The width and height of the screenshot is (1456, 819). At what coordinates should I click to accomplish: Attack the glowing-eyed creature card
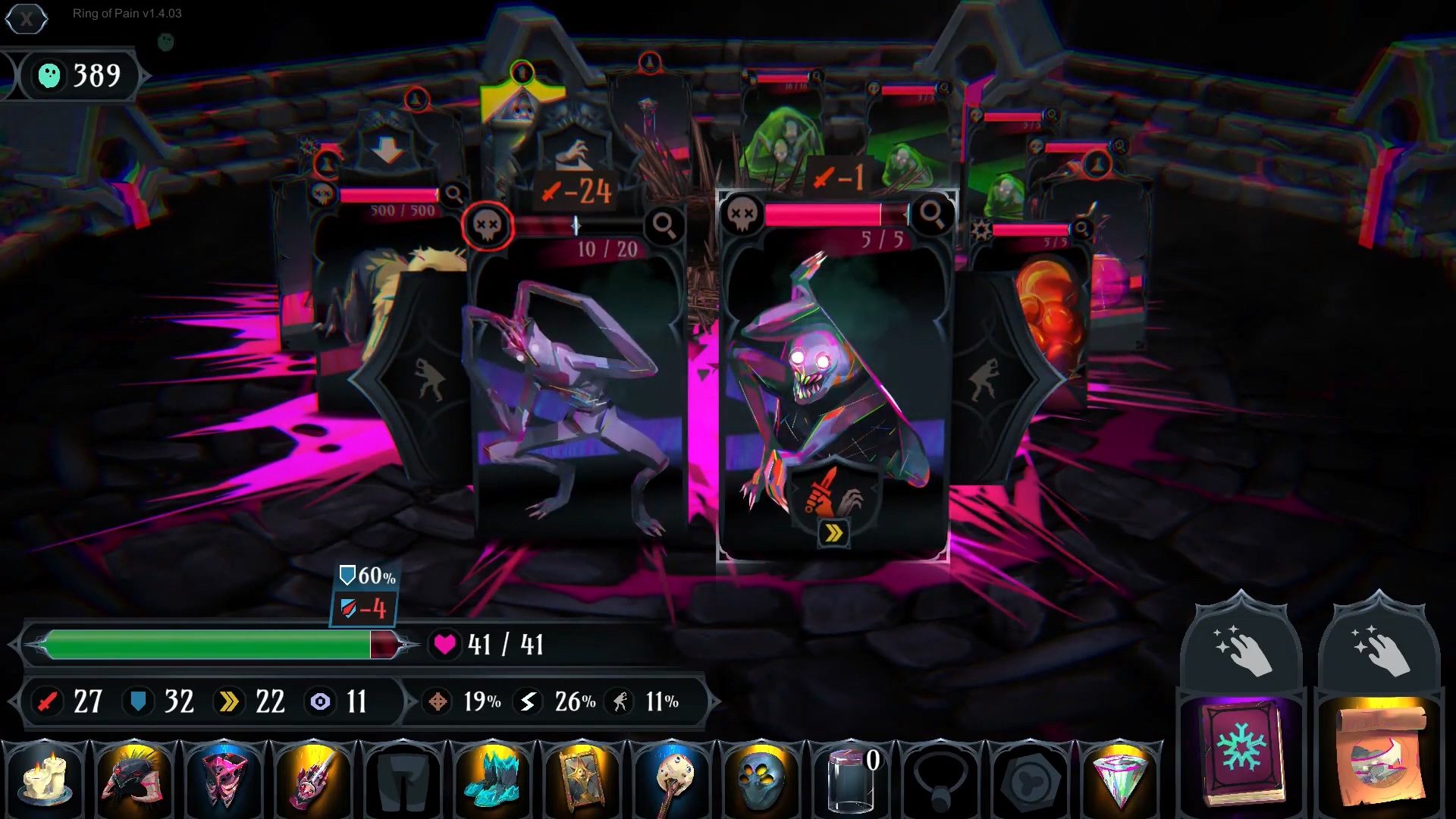point(834,379)
